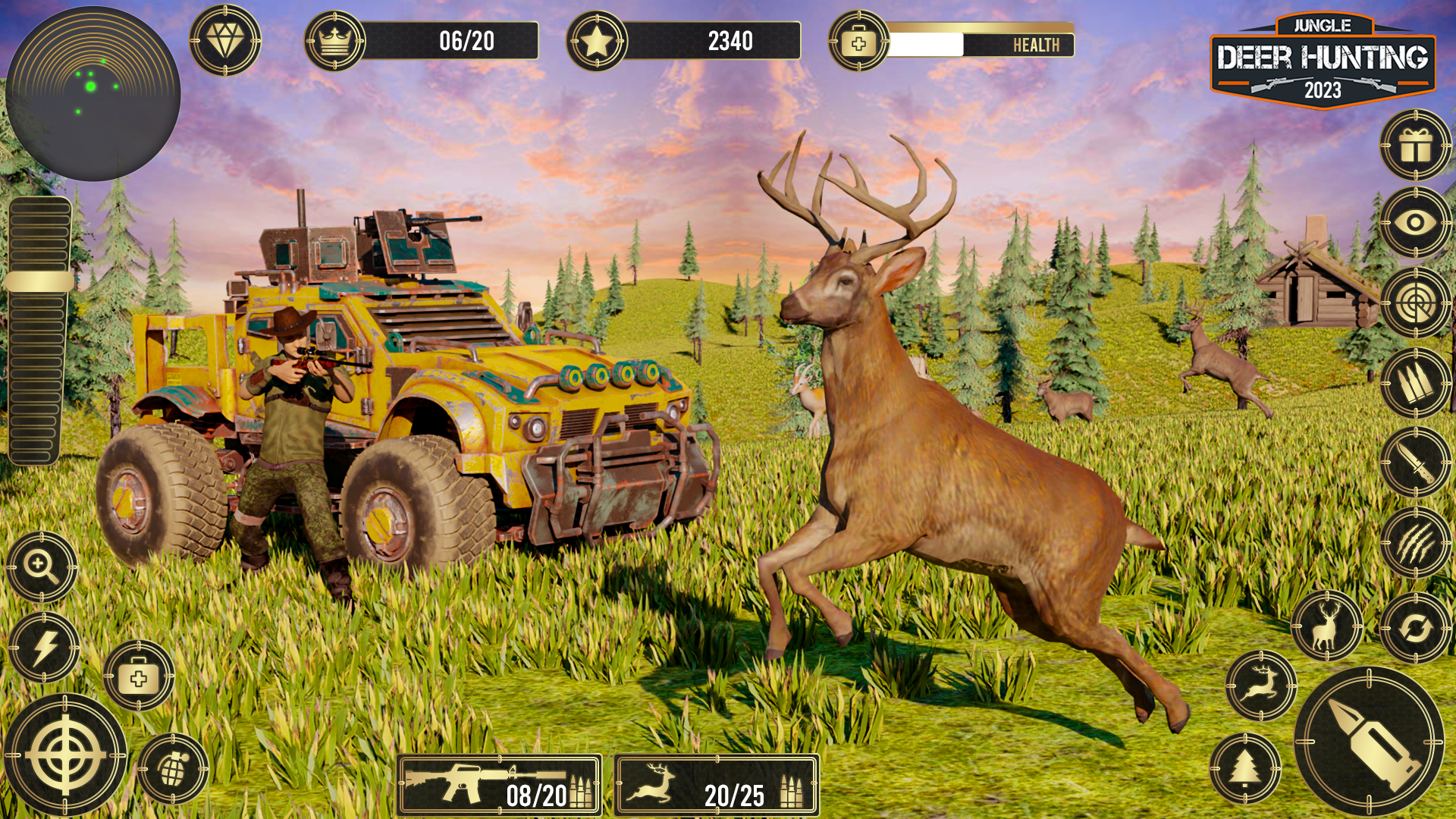Activate the zoom magnifier icon
1456x819 pixels.
tap(42, 565)
